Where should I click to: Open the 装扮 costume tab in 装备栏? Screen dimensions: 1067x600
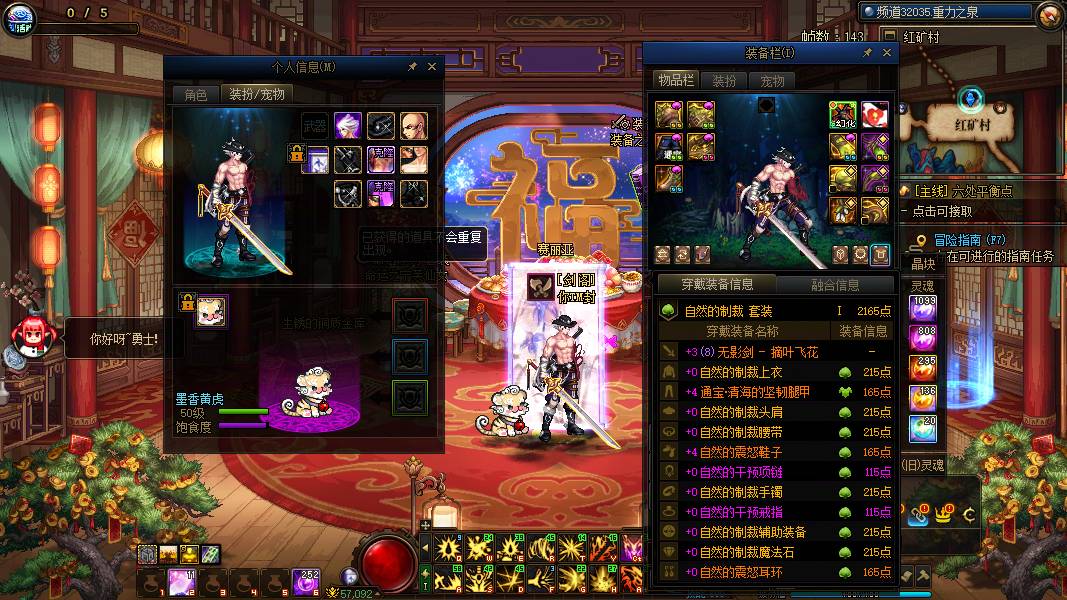724,81
